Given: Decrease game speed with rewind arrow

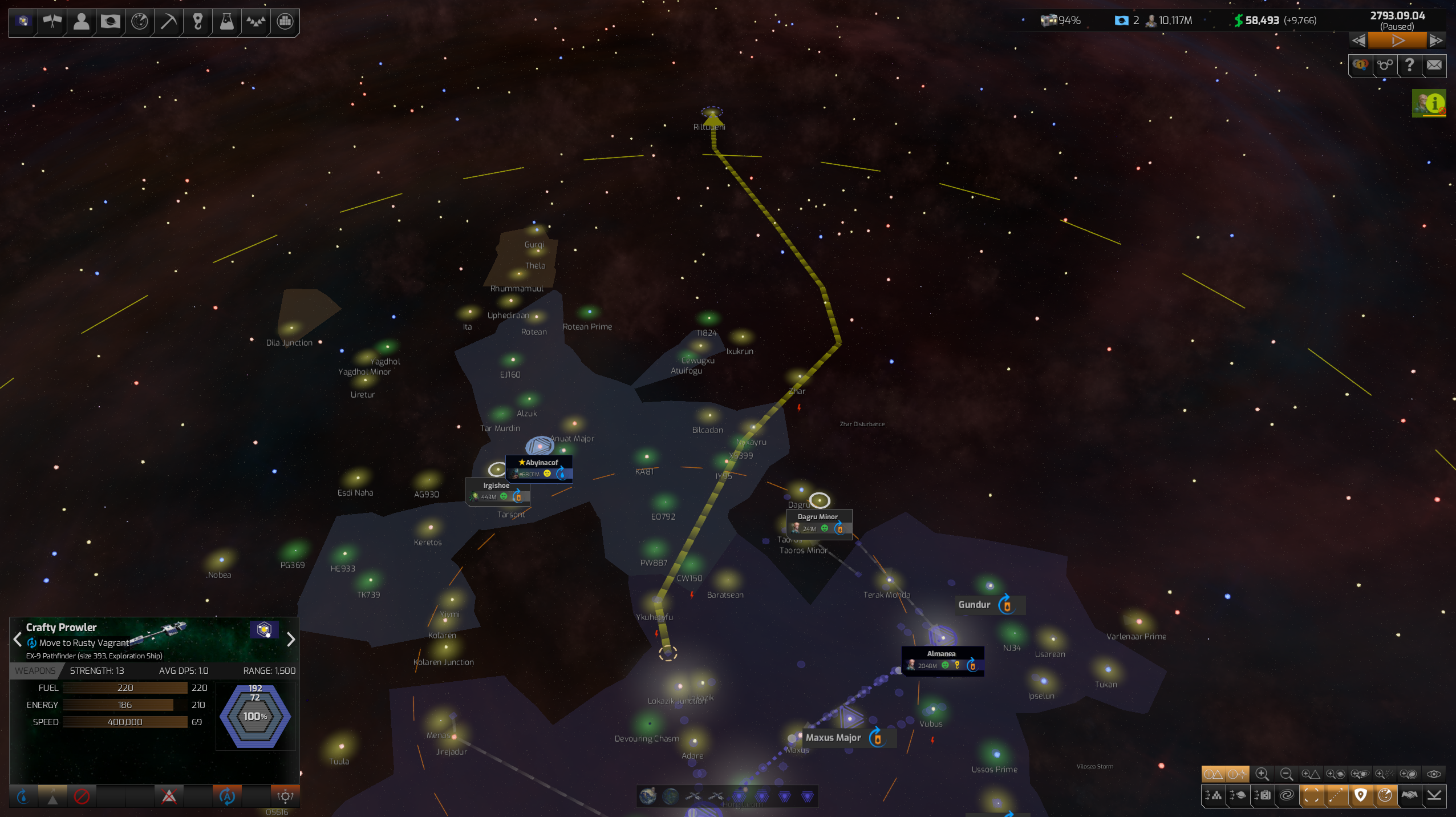Looking at the screenshot, I should pos(1358,41).
